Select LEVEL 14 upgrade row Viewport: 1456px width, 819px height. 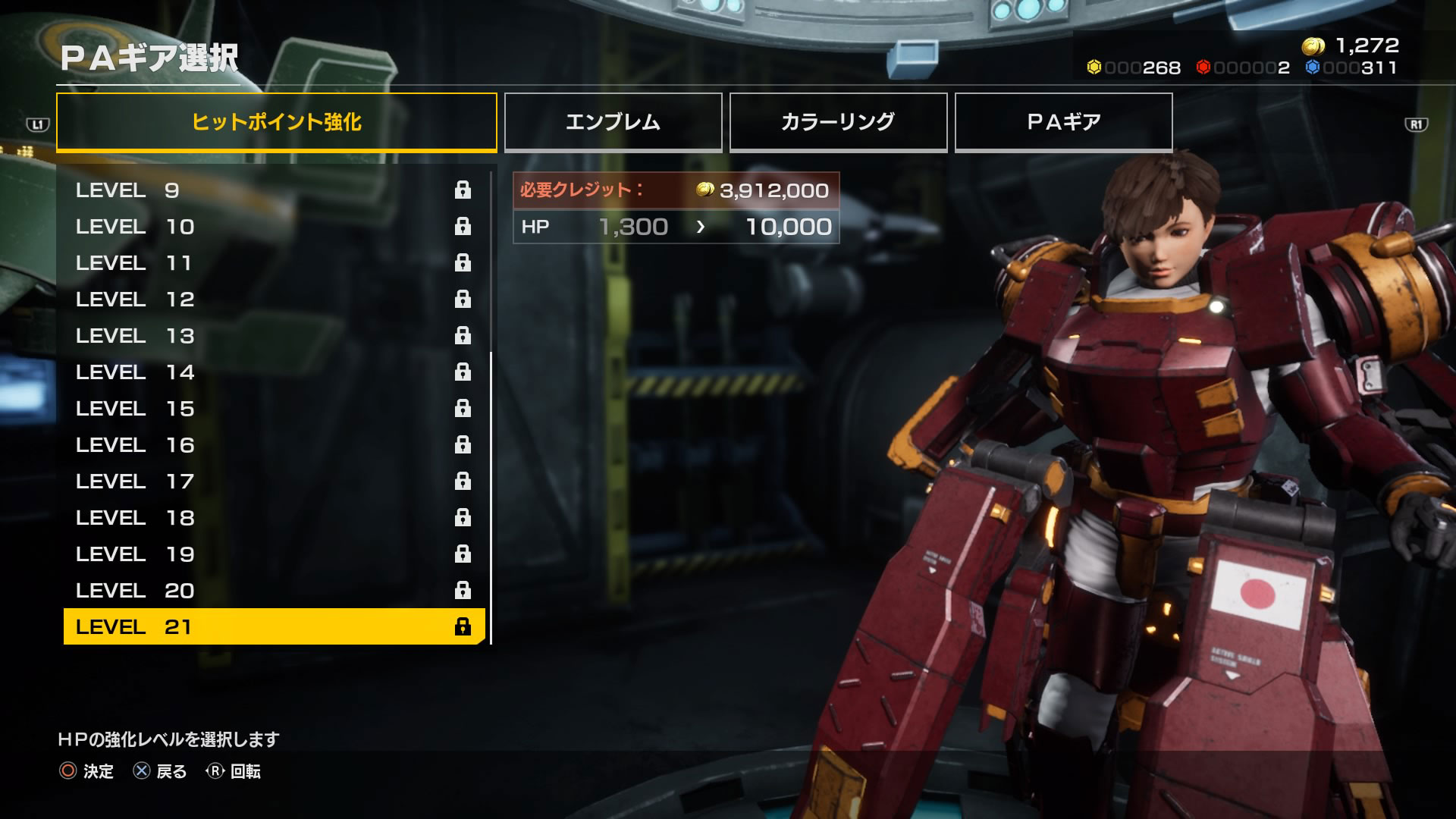coord(273,372)
